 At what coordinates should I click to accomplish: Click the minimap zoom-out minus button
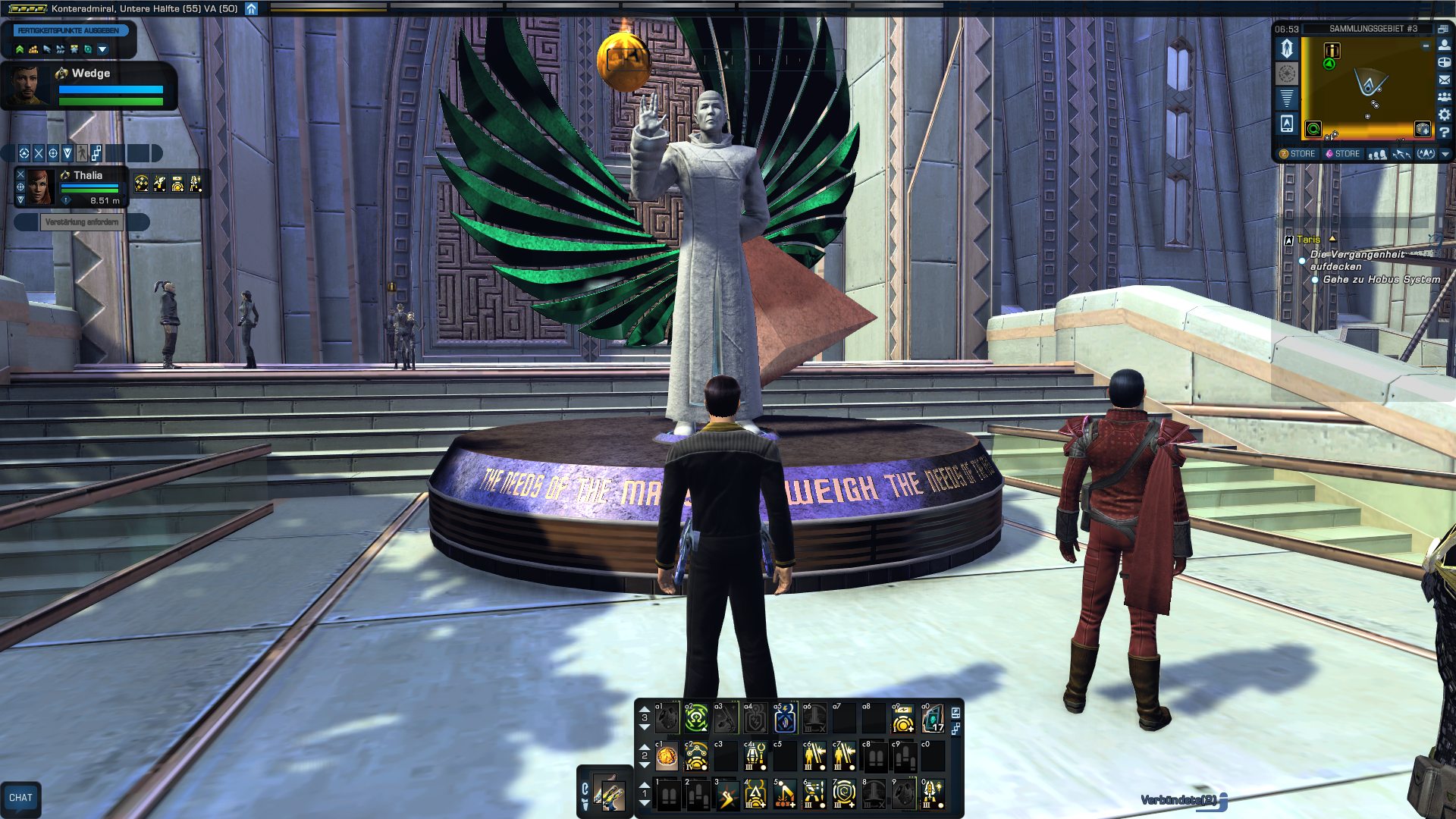[1426, 46]
